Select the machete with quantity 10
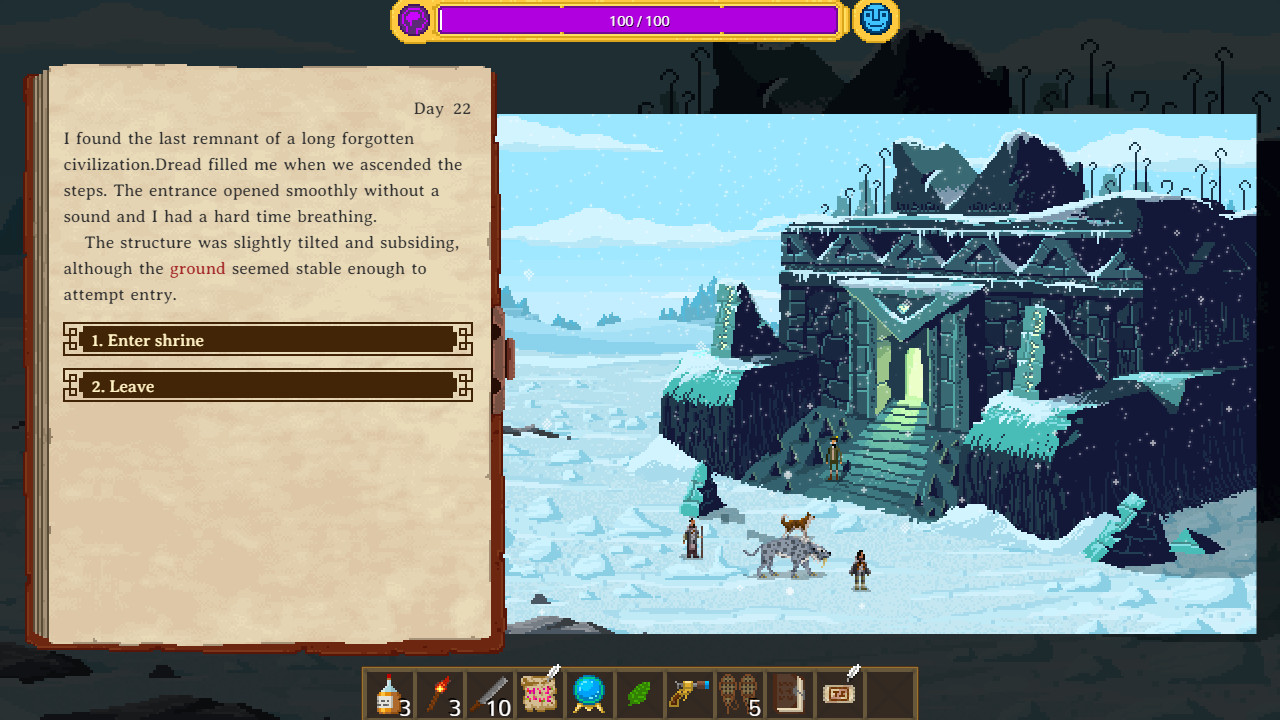 pyautogui.click(x=489, y=694)
